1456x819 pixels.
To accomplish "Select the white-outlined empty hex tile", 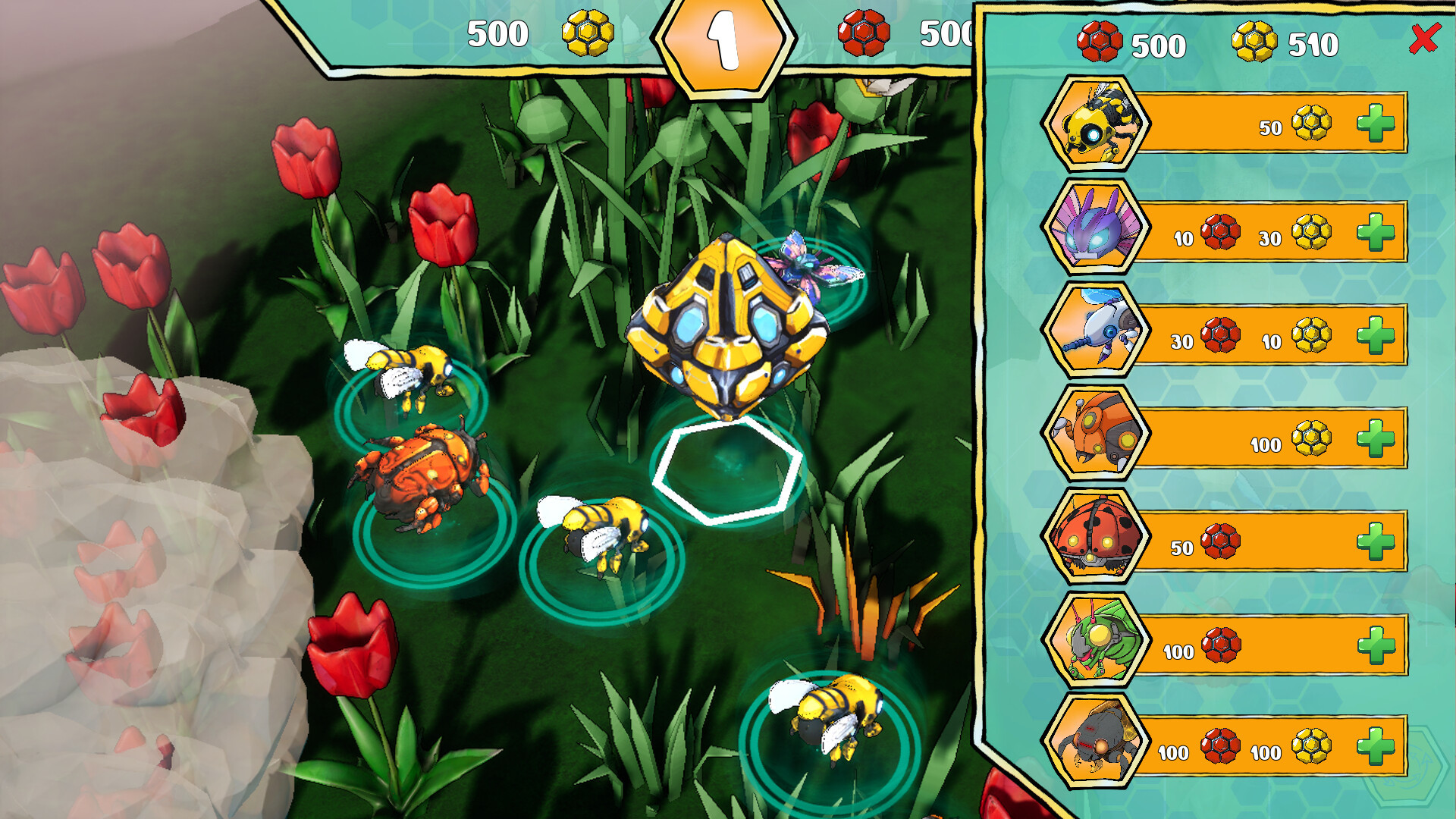I will click(x=726, y=470).
